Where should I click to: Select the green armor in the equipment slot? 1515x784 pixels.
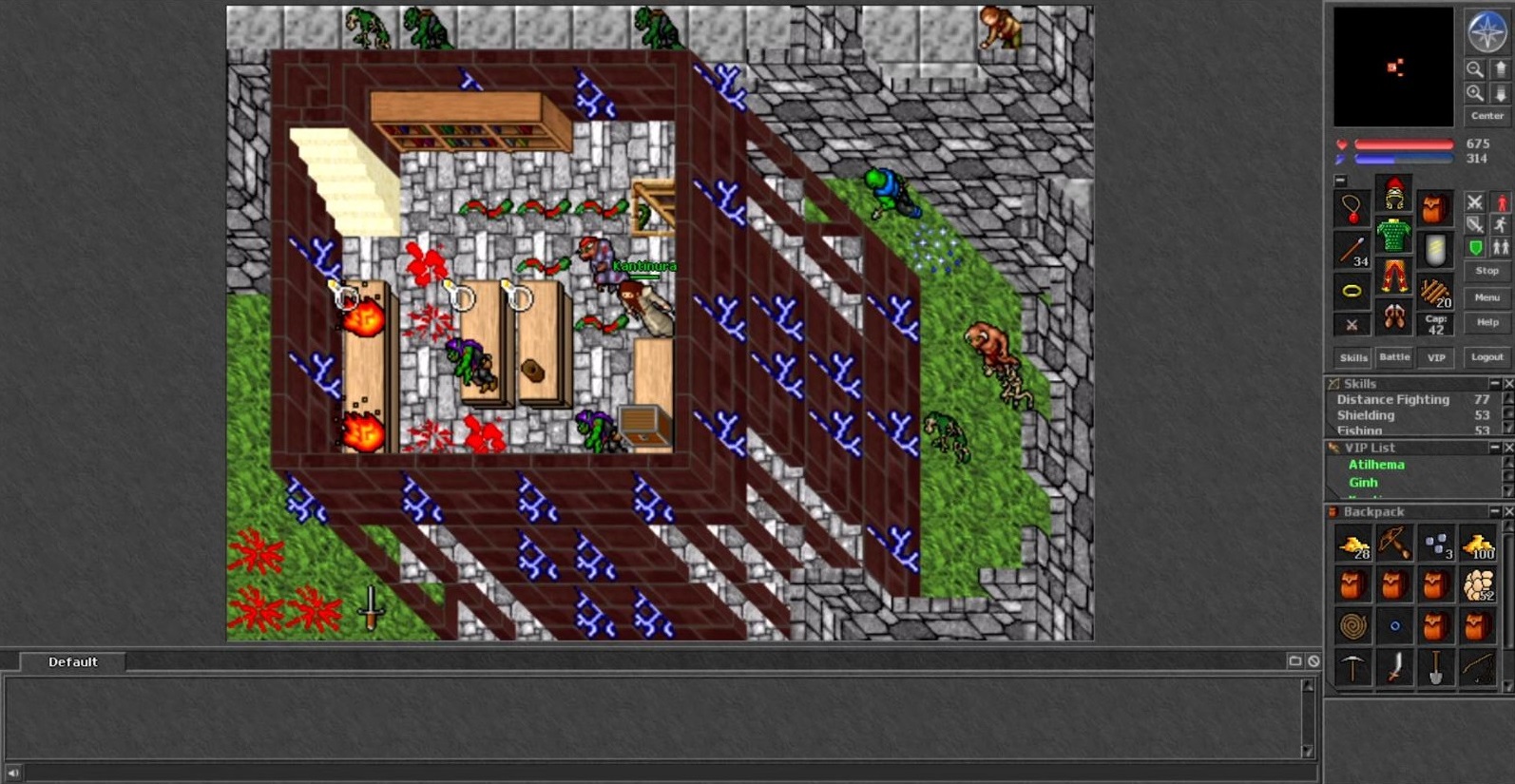[x=1394, y=236]
